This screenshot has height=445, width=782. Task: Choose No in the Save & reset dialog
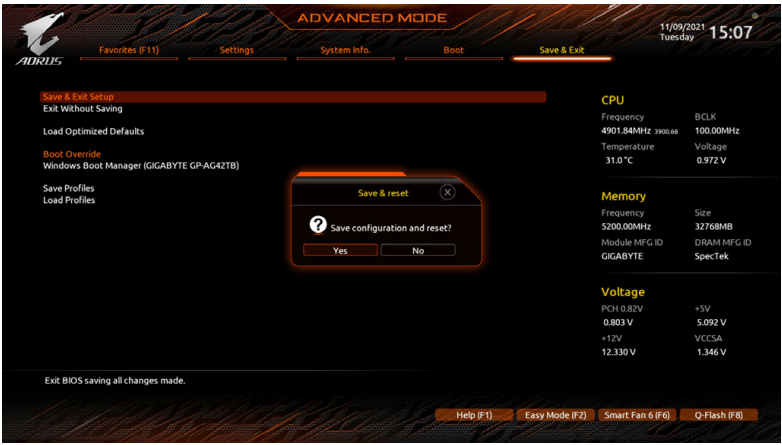(x=418, y=250)
